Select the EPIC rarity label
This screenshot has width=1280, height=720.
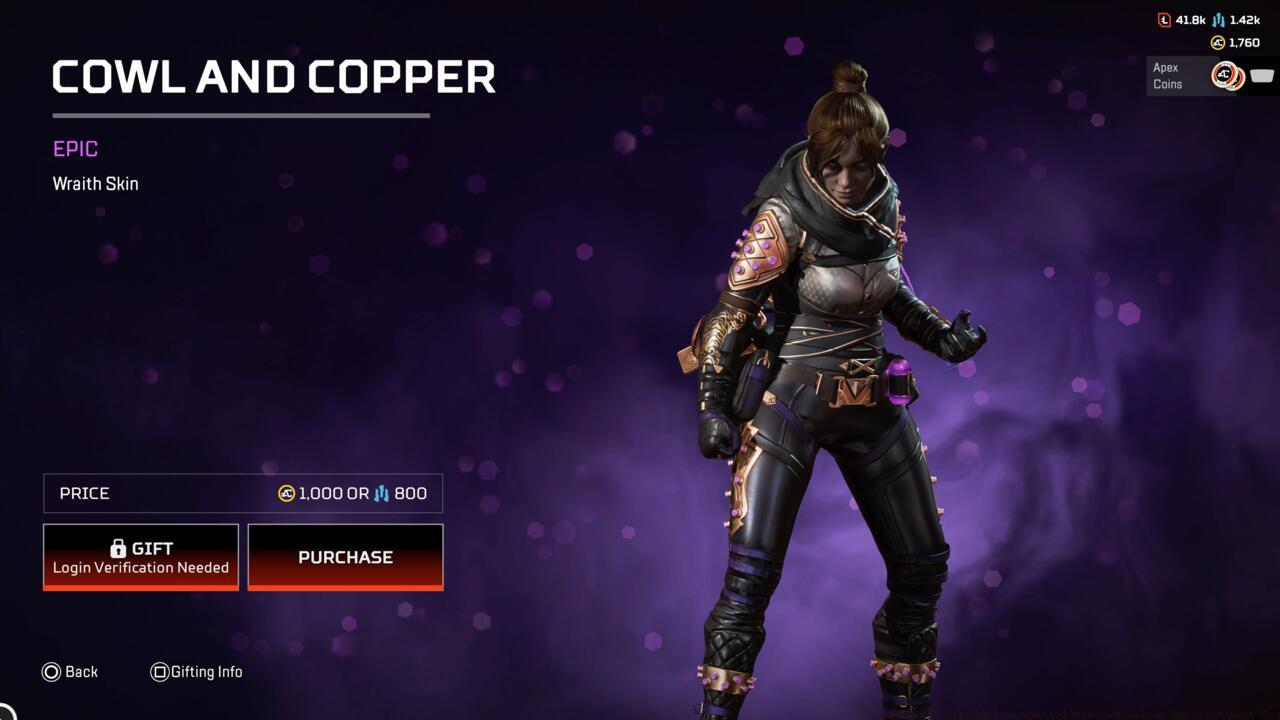[x=74, y=148]
